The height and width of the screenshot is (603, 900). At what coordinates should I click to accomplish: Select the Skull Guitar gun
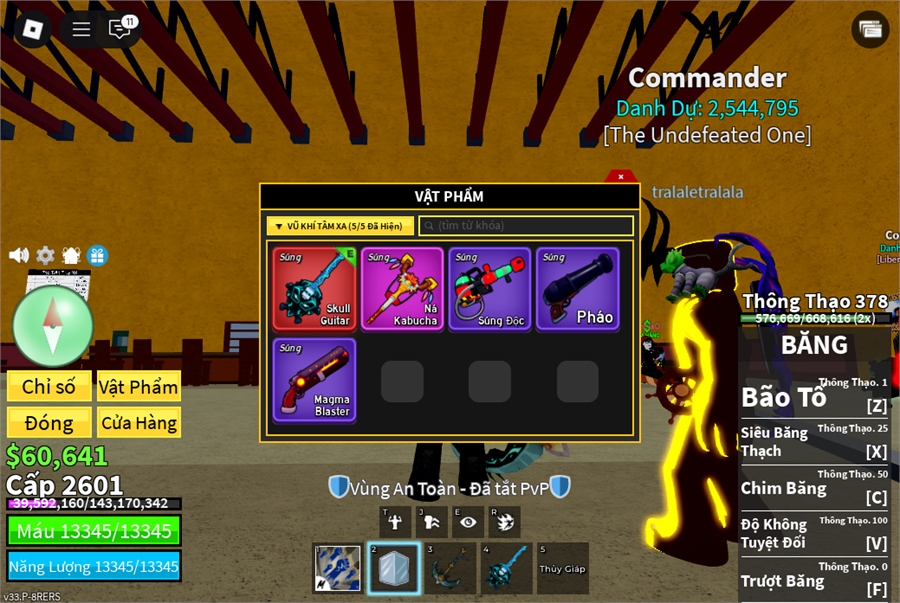(315, 288)
